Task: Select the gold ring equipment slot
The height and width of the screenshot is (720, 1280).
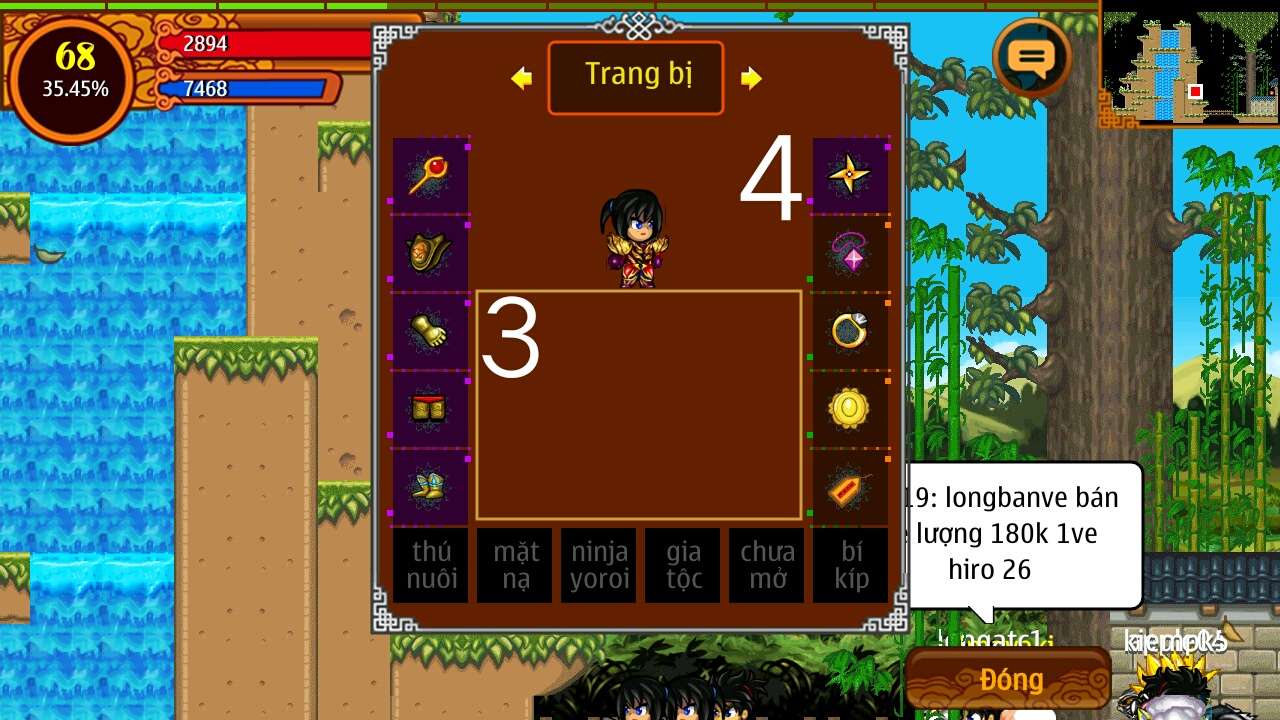Action: click(850, 331)
